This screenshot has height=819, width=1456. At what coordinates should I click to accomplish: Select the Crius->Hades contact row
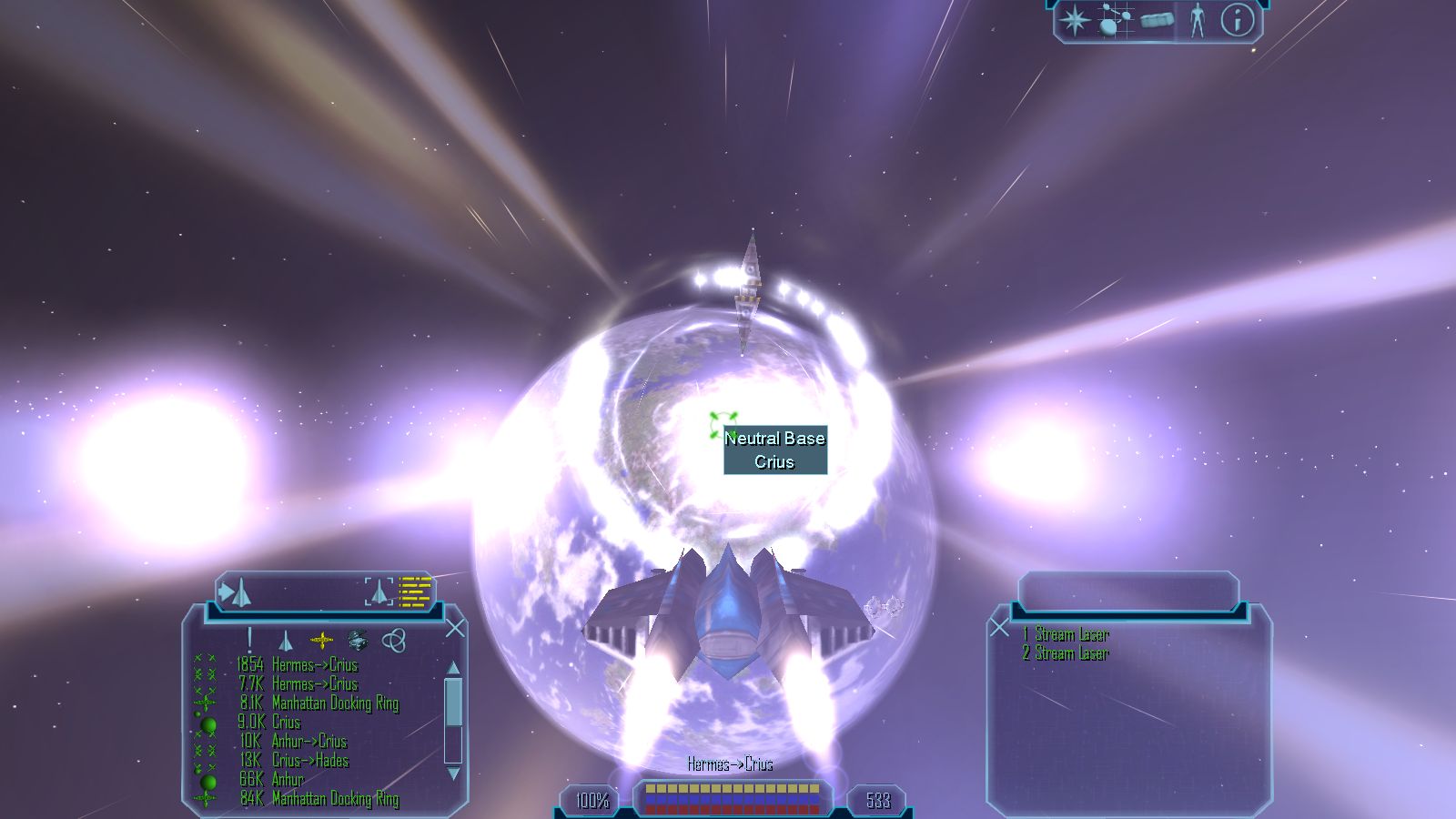pyautogui.click(x=309, y=761)
